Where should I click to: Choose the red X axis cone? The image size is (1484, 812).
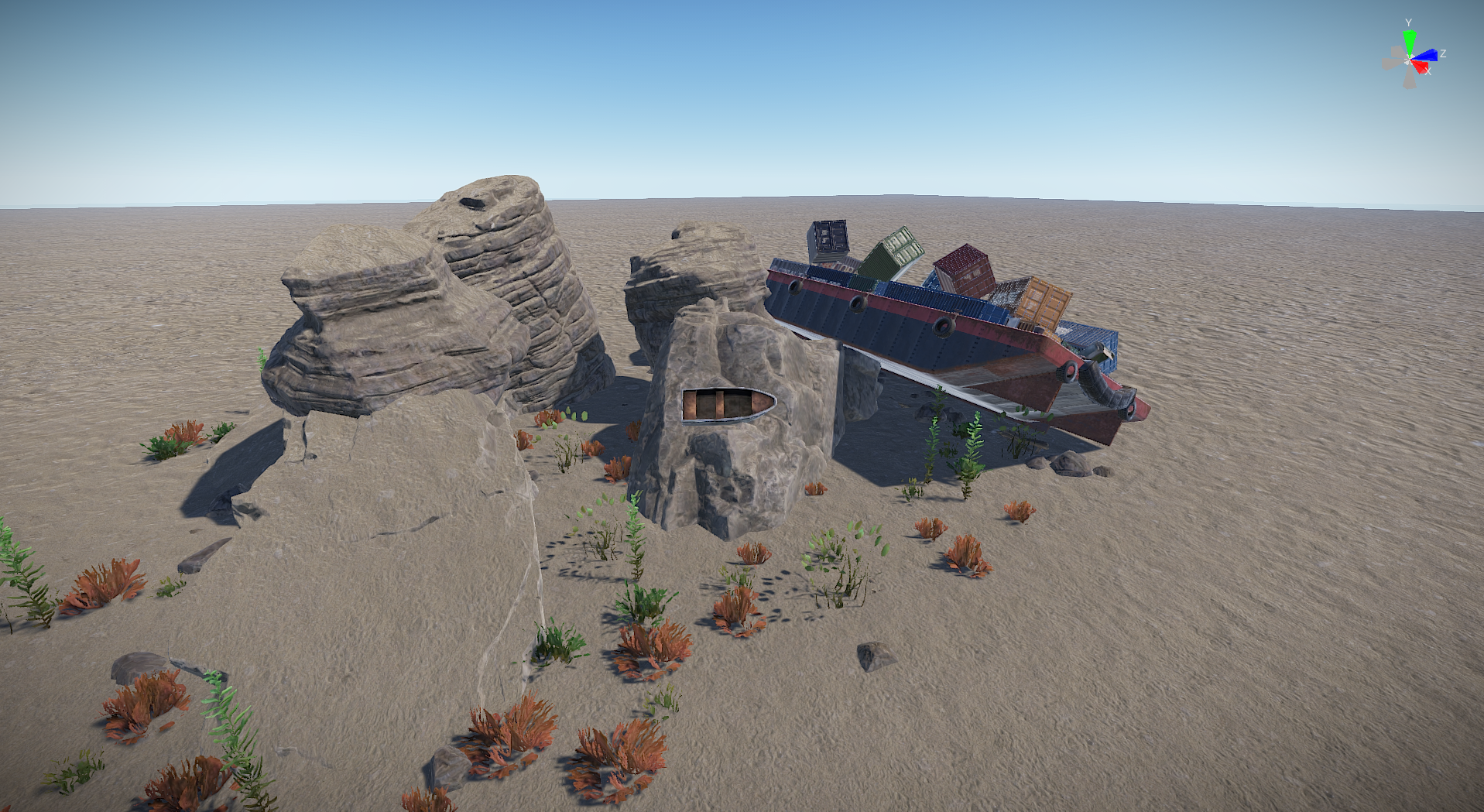pyautogui.click(x=1421, y=67)
